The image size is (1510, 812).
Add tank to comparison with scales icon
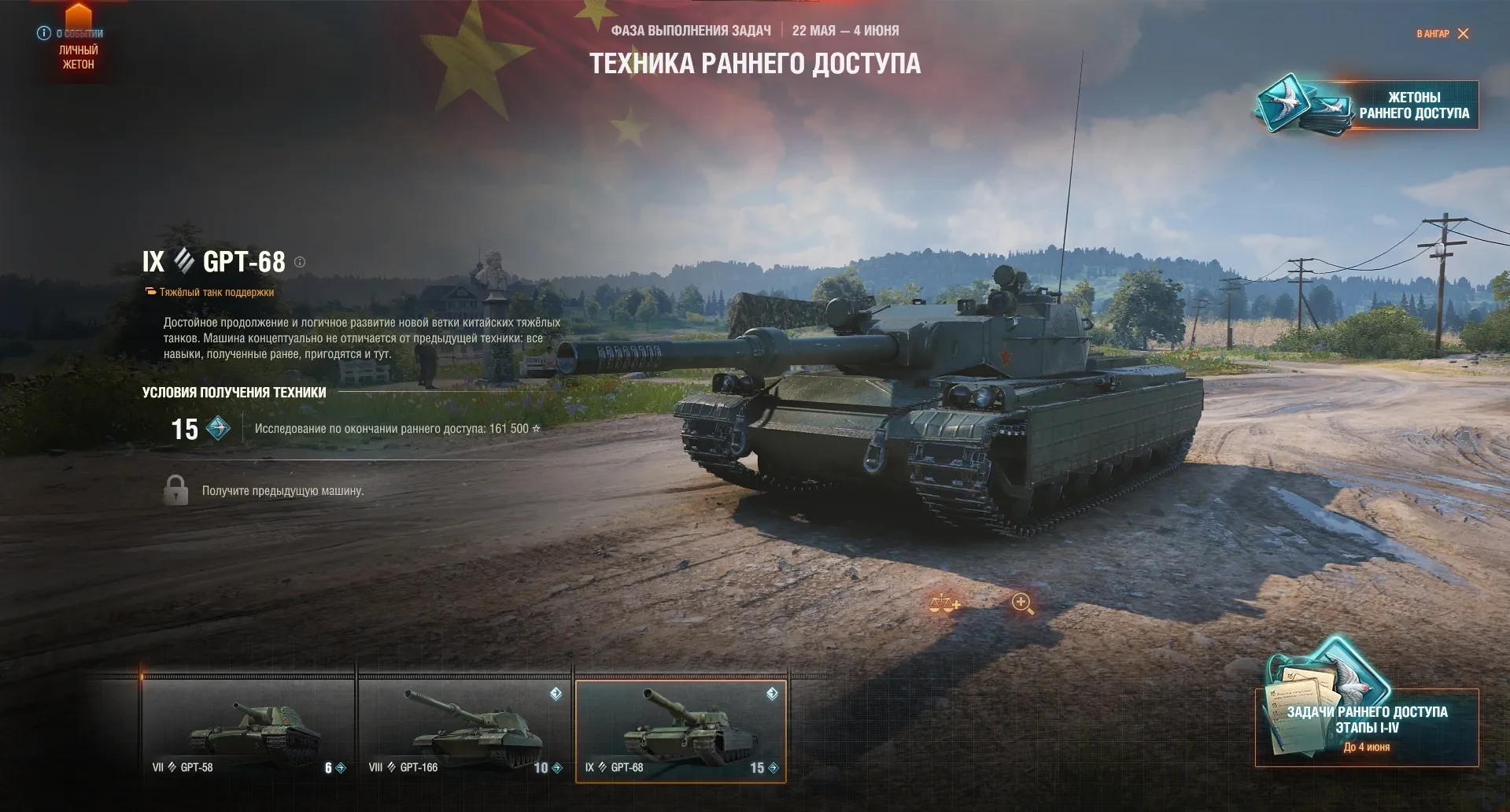pos(944,603)
